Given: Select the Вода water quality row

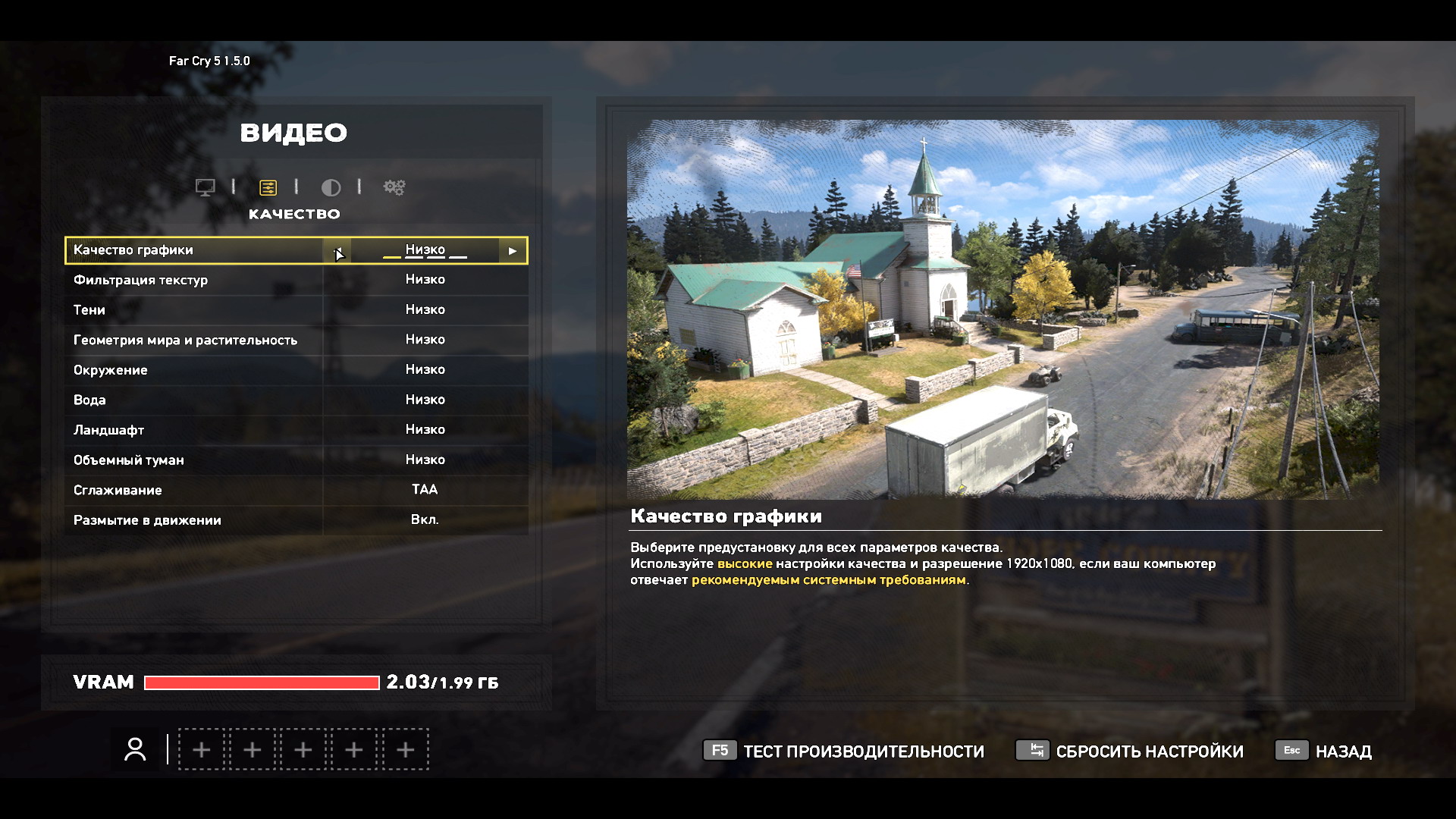Looking at the screenshot, I should (296, 400).
